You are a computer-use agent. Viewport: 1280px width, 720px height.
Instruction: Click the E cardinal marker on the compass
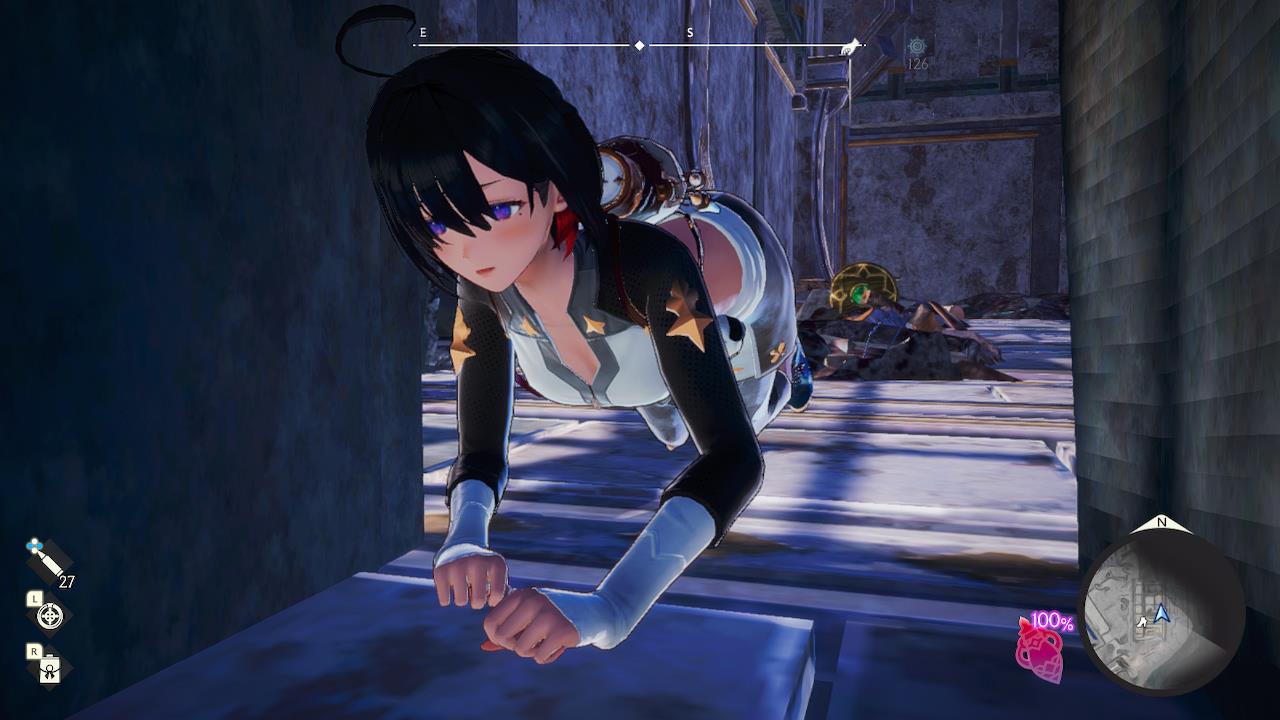click(x=423, y=32)
